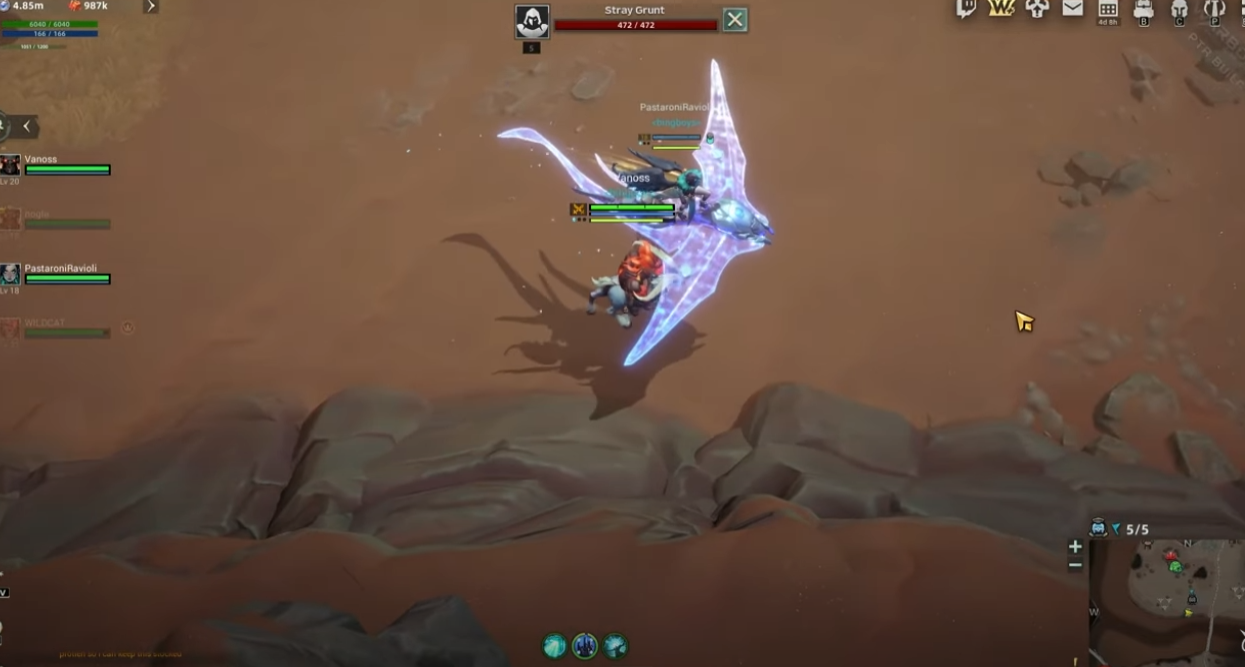Open the mail envelope icon
1245x667 pixels.
[1072, 9]
